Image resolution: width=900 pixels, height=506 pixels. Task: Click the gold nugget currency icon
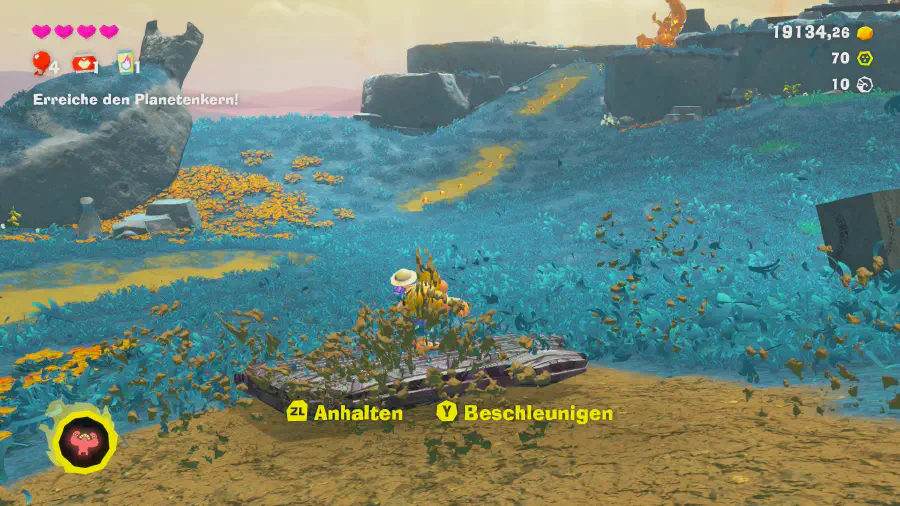[866, 32]
